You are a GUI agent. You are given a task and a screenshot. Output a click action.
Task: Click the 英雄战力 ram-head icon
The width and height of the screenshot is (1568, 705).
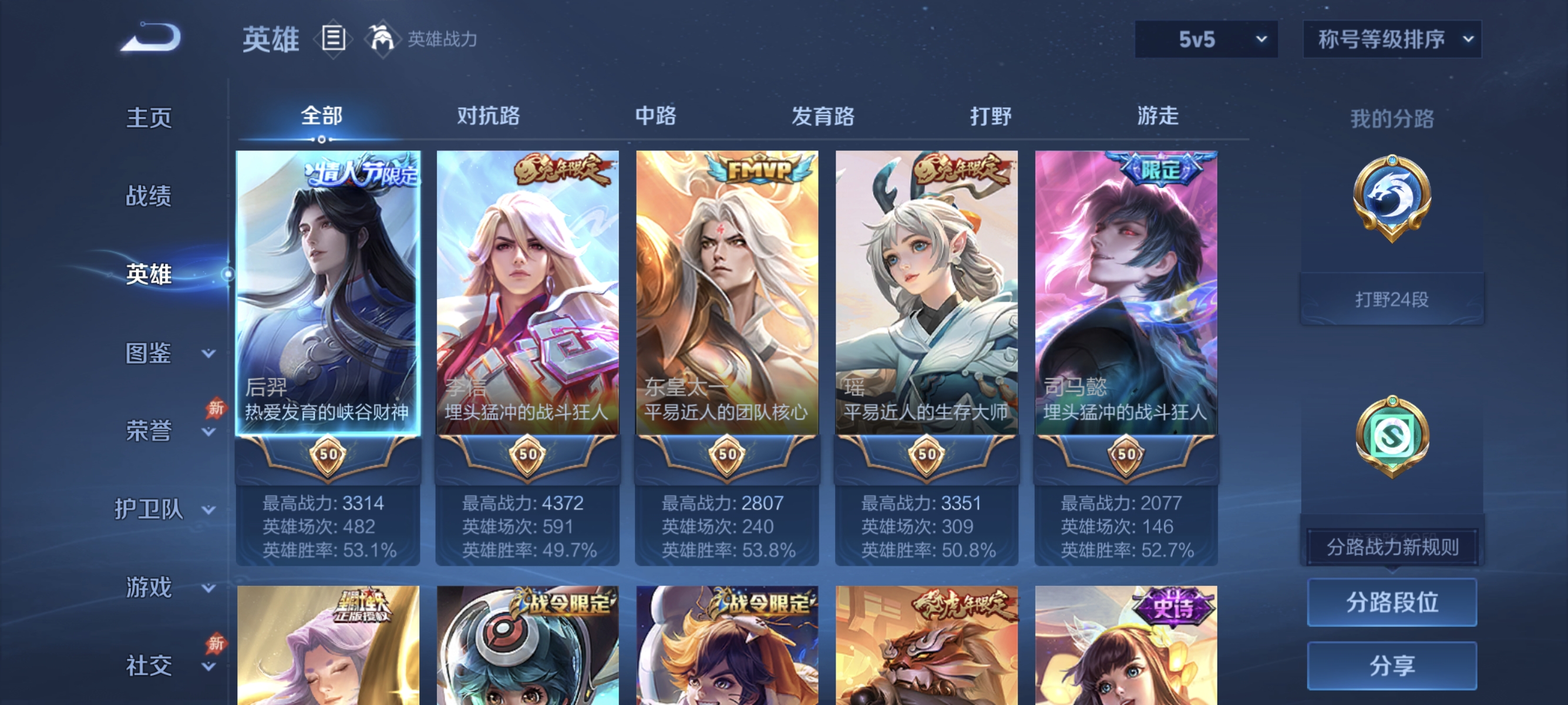(381, 38)
